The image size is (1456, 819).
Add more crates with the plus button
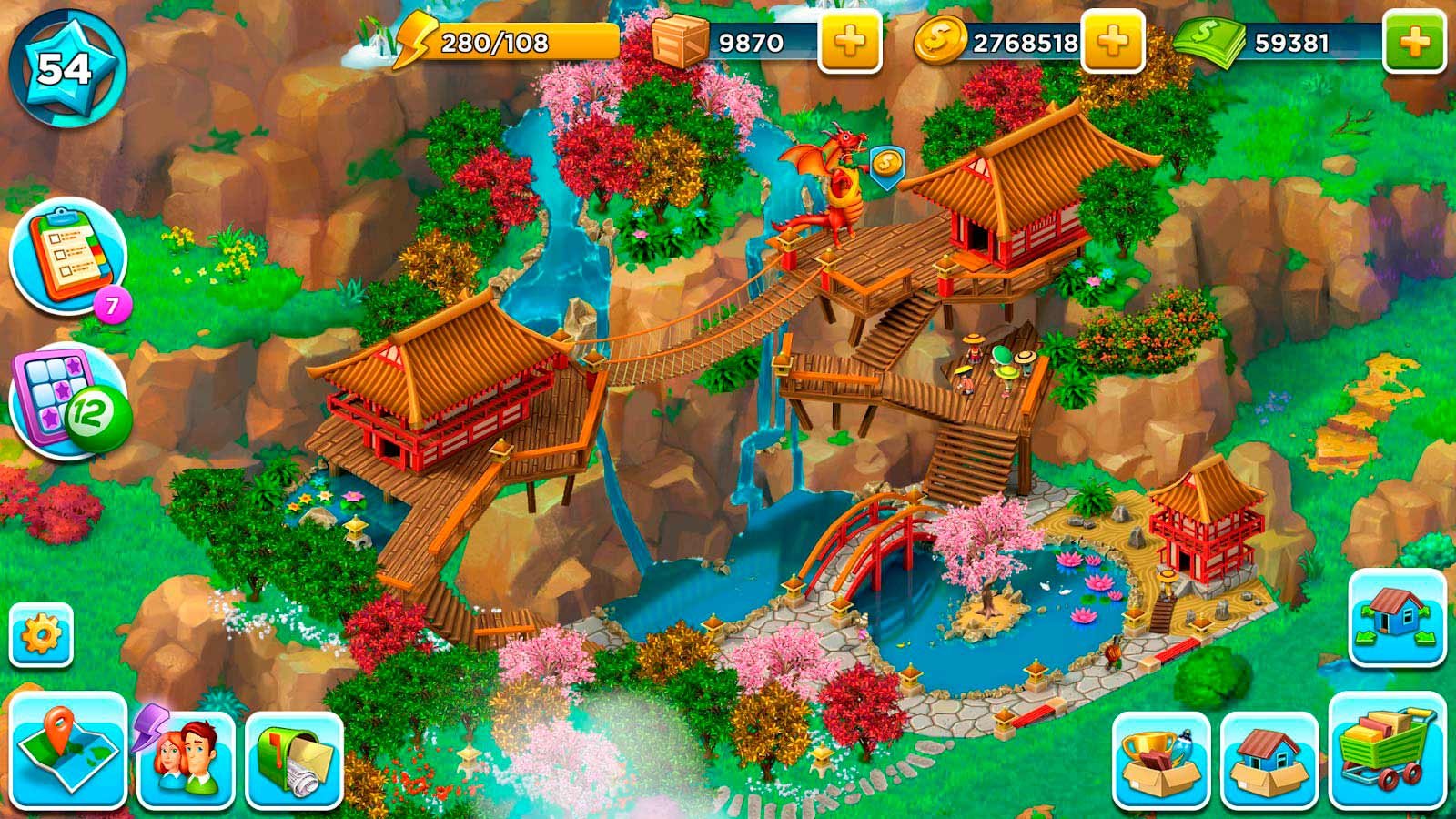coord(850,42)
